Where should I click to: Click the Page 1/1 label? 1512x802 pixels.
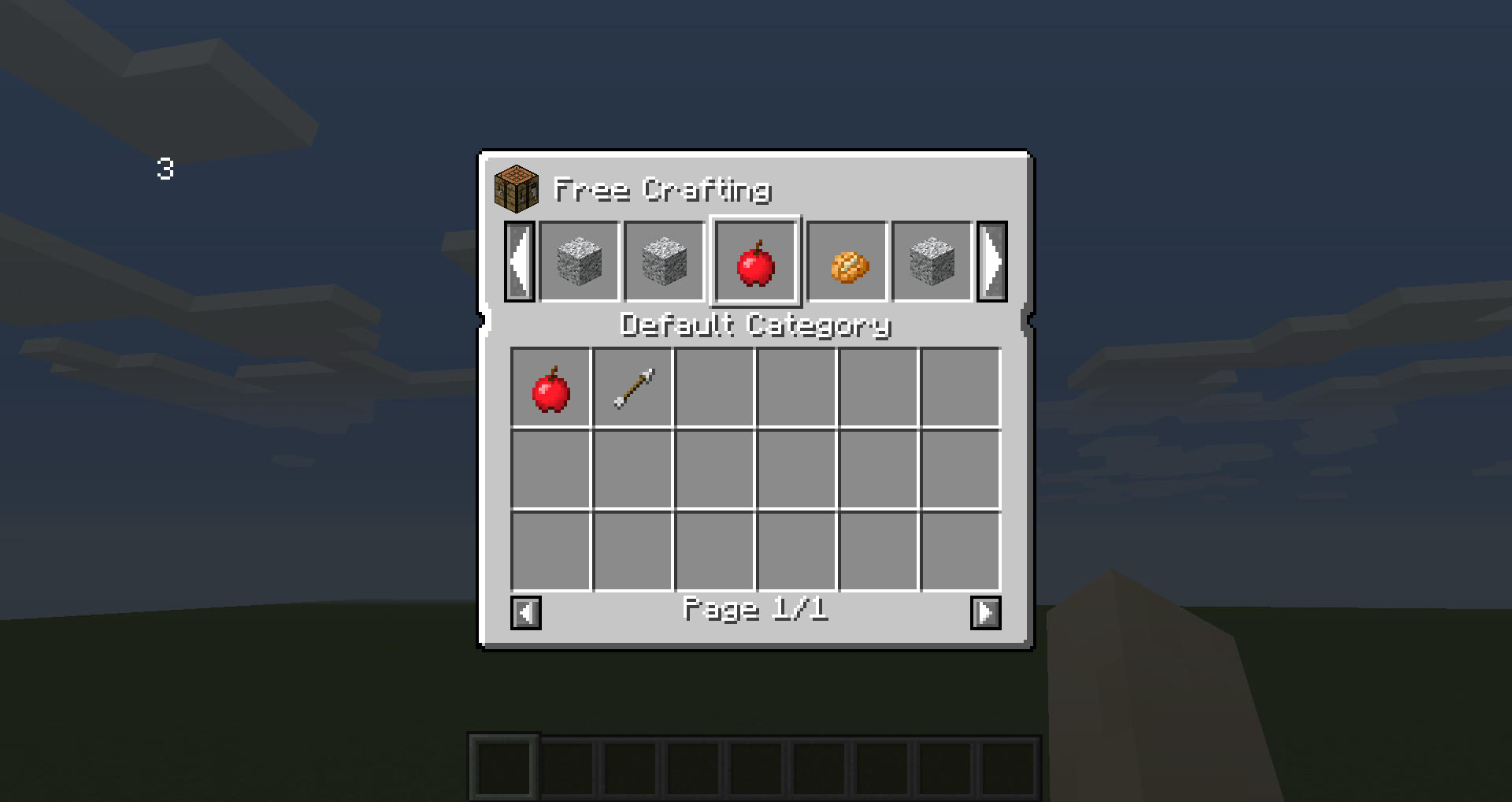pyautogui.click(x=756, y=611)
